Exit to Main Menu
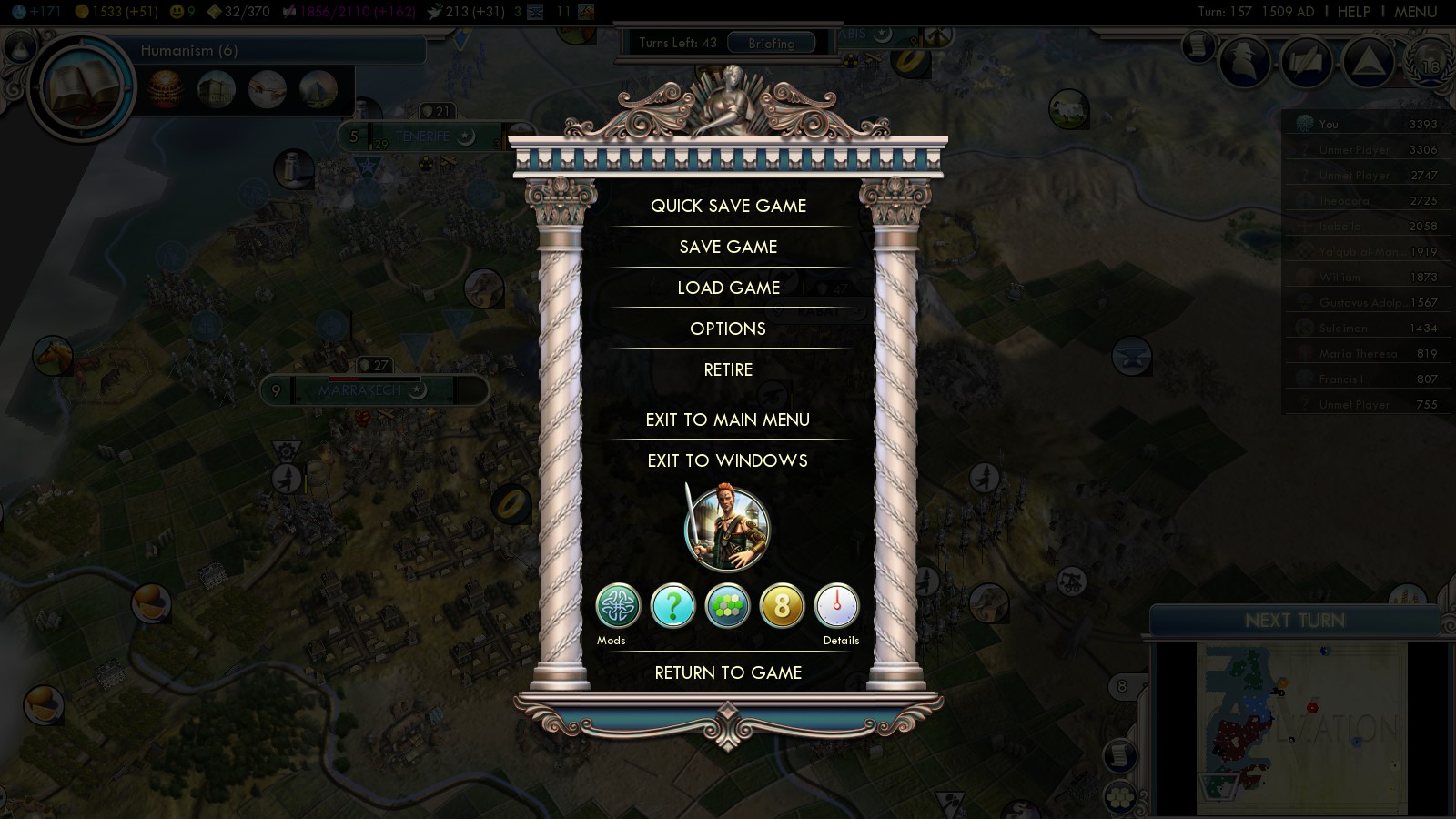The width and height of the screenshot is (1456, 819). (728, 420)
